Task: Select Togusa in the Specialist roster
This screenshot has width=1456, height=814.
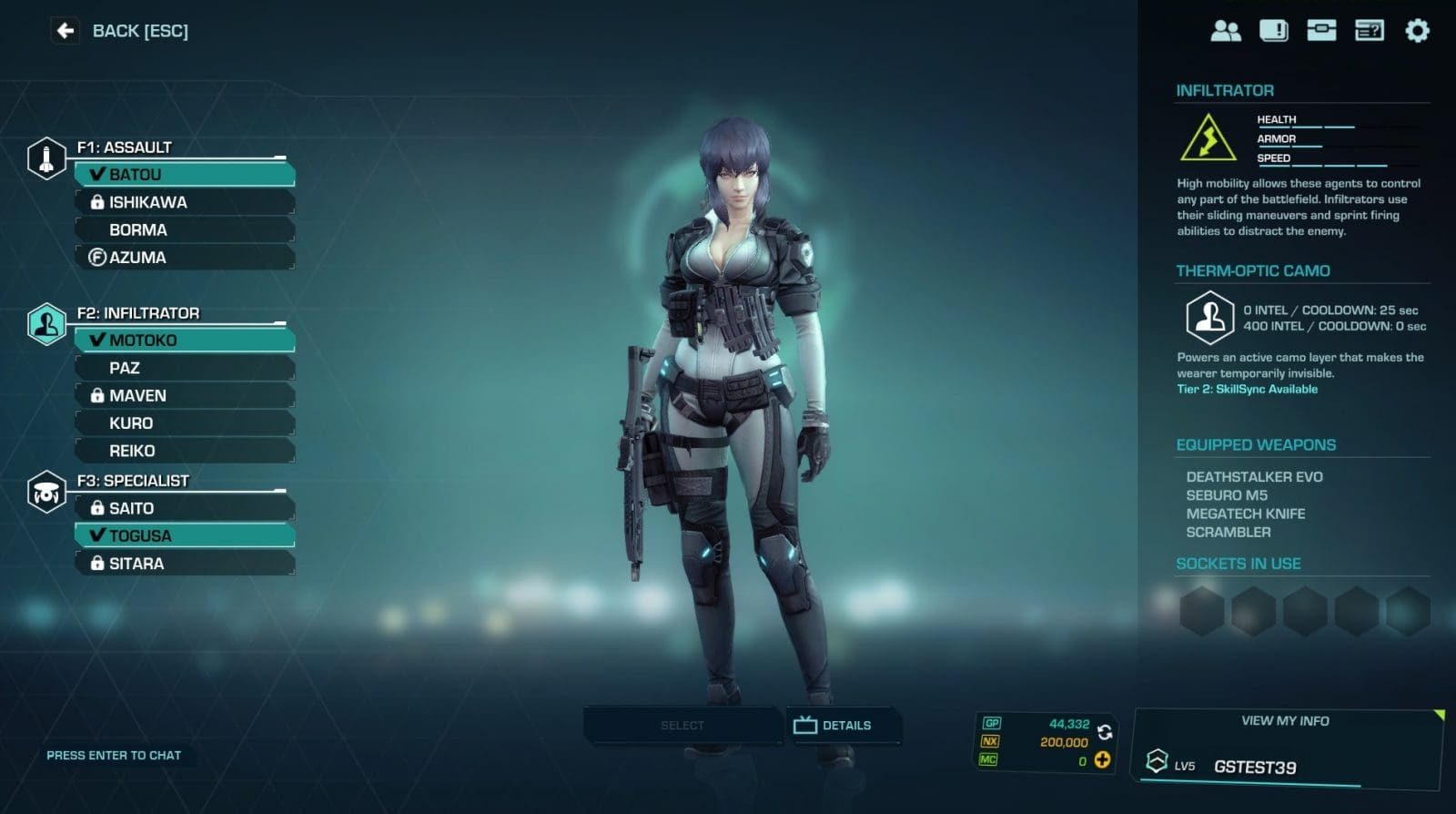Action: pos(185,535)
